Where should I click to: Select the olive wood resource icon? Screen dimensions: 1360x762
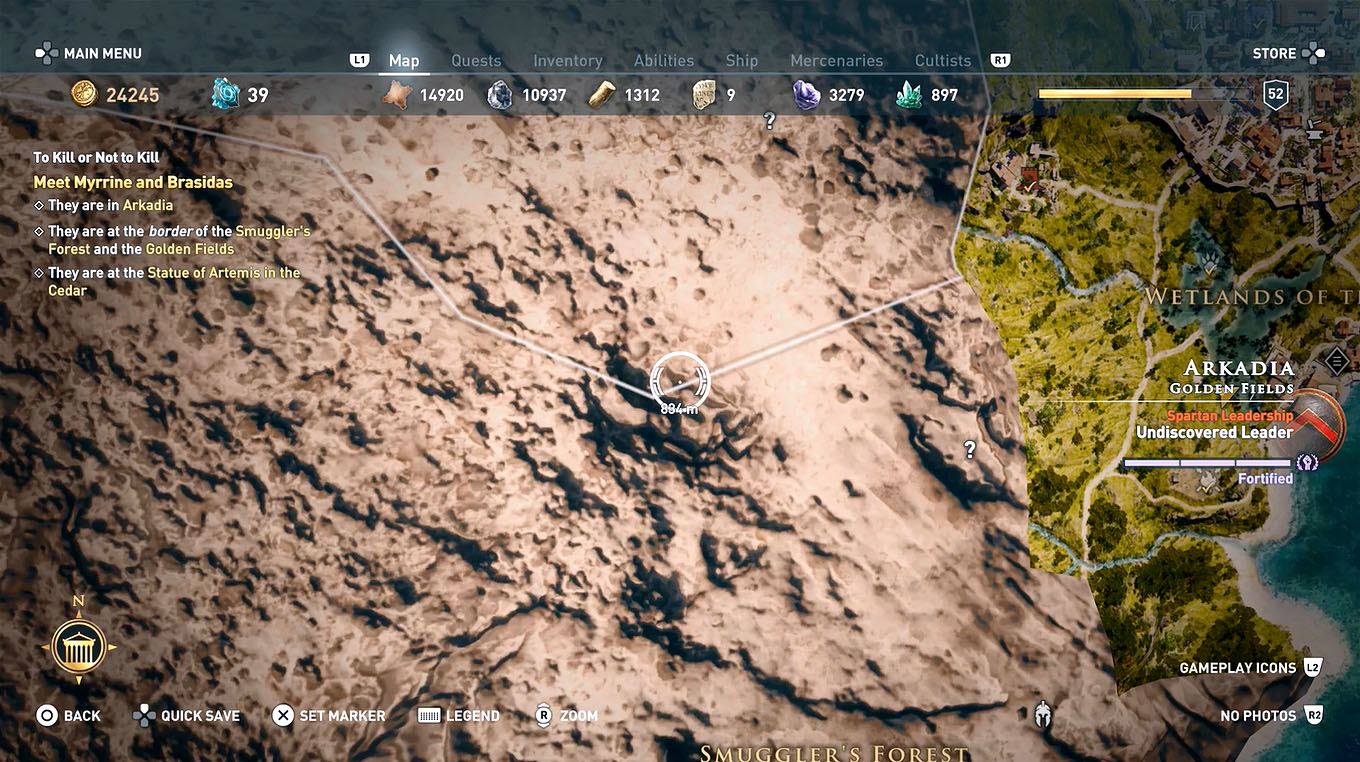pyautogui.click(x=603, y=94)
